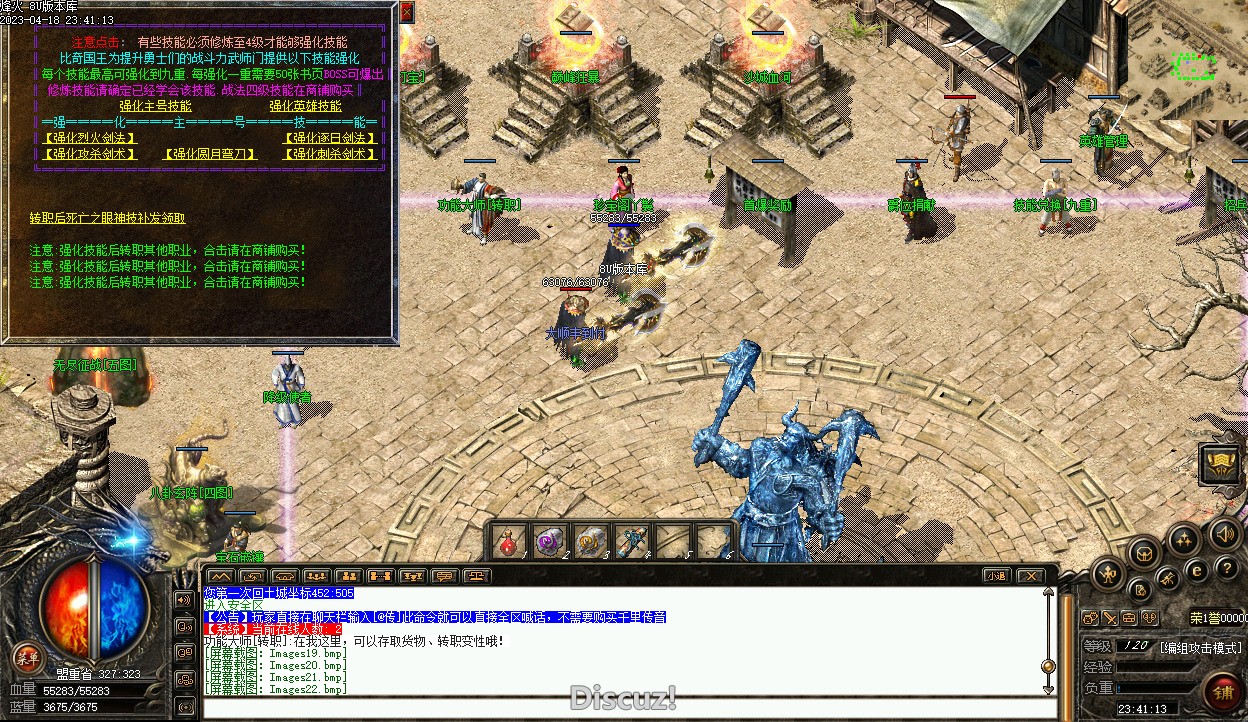This screenshot has height=722, width=1248.
Task: Use the purple swirl item in slot 2
Action: click(x=548, y=543)
